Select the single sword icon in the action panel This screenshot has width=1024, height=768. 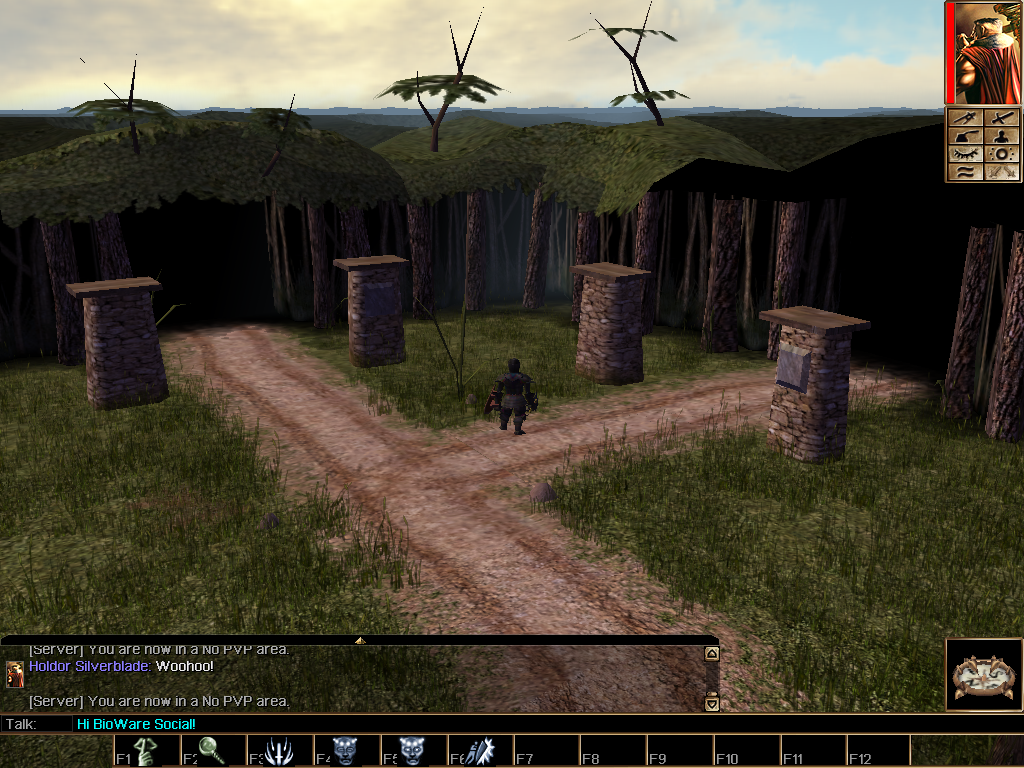[1002, 118]
